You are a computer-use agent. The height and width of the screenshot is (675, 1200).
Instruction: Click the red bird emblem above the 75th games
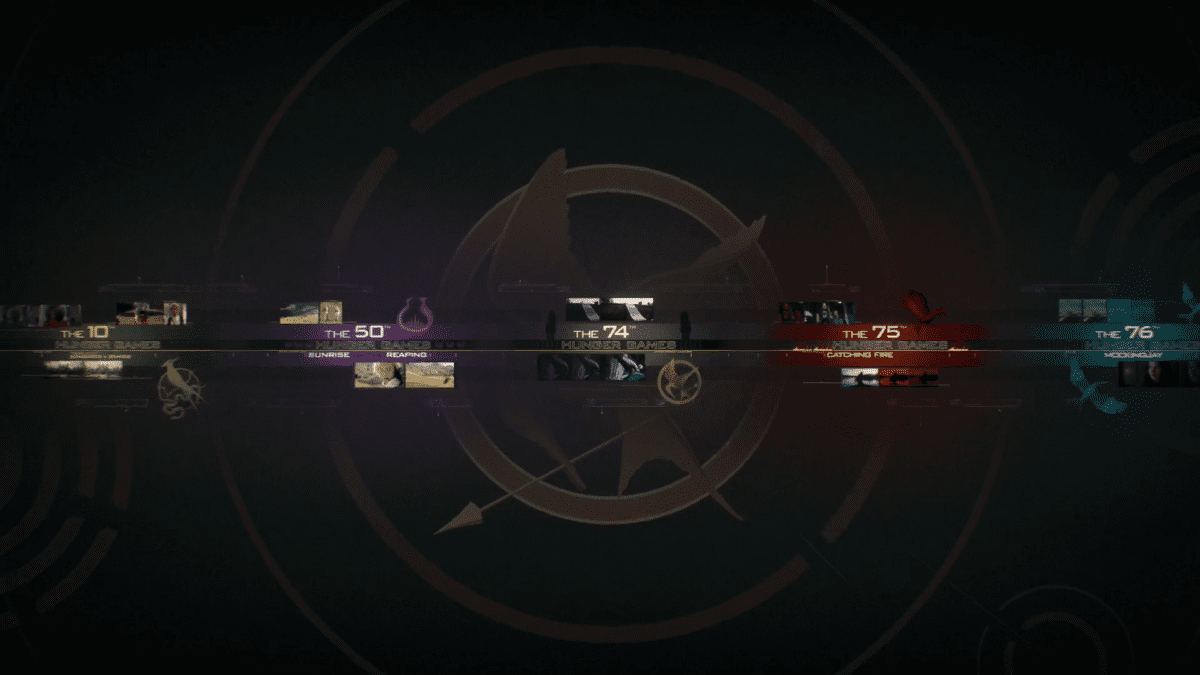tap(920, 306)
